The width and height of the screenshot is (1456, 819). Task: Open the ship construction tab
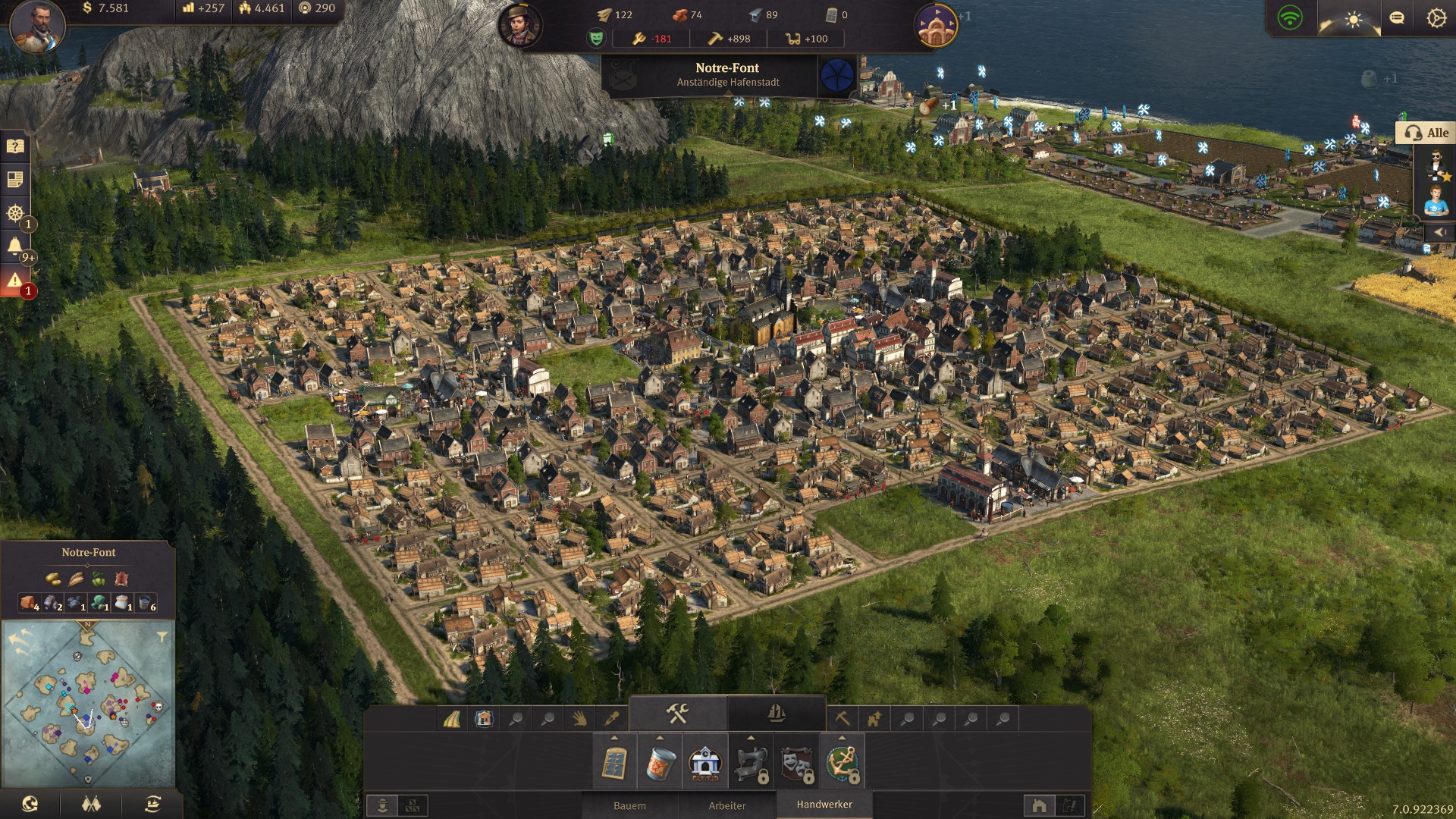(x=776, y=714)
